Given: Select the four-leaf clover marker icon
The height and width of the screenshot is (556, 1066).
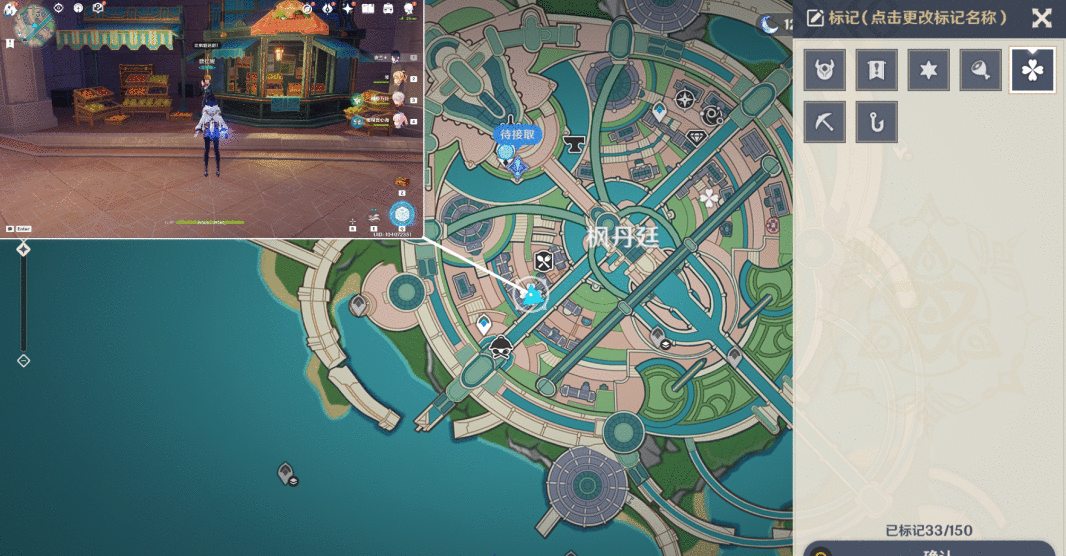Looking at the screenshot, I should click(x=1032, y=70).
